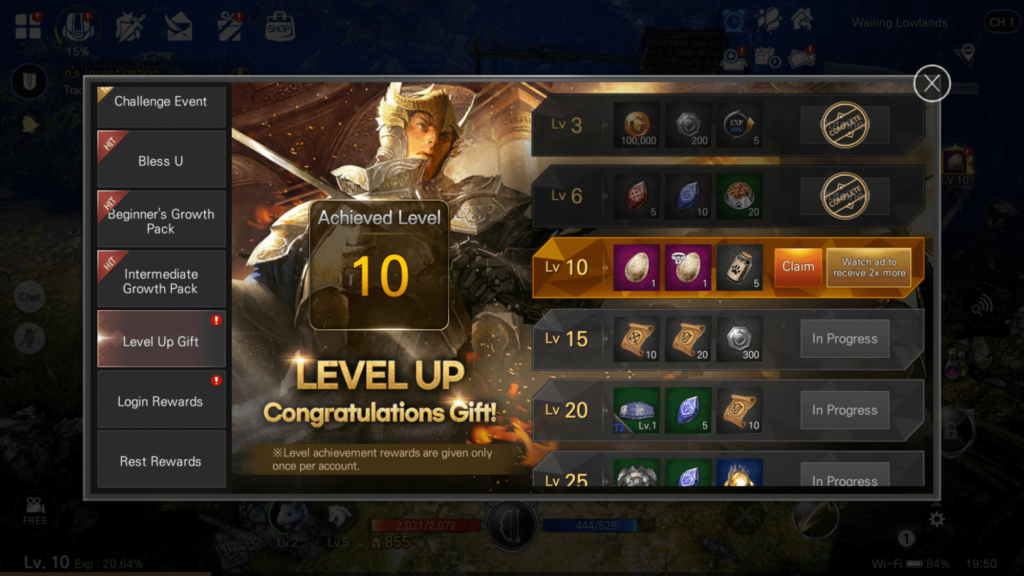Inspect the Lv 20 Lv.1 helmet reward

(636, 411)
